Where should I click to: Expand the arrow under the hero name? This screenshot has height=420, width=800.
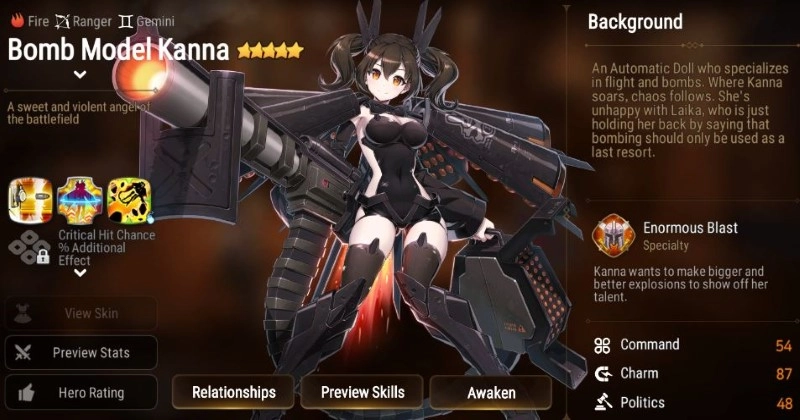[80, 74]
